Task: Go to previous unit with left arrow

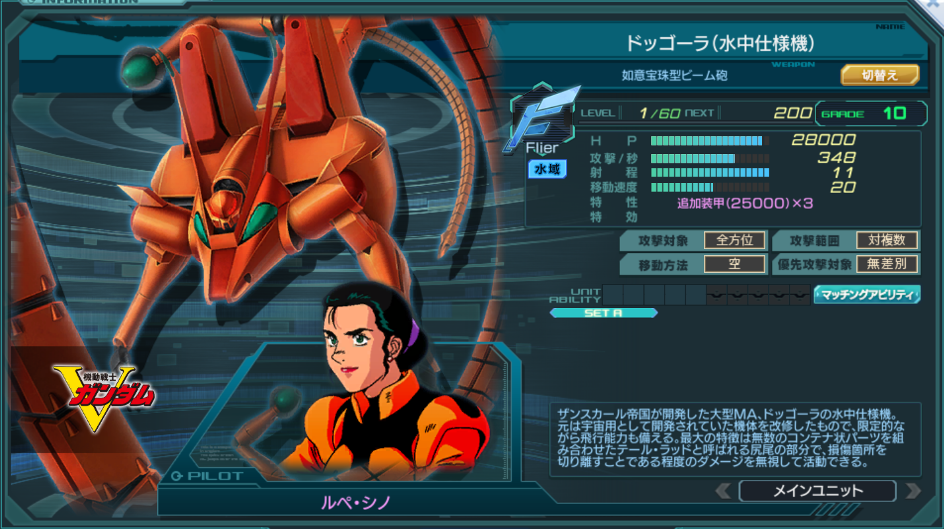Action: coord(723,491)
